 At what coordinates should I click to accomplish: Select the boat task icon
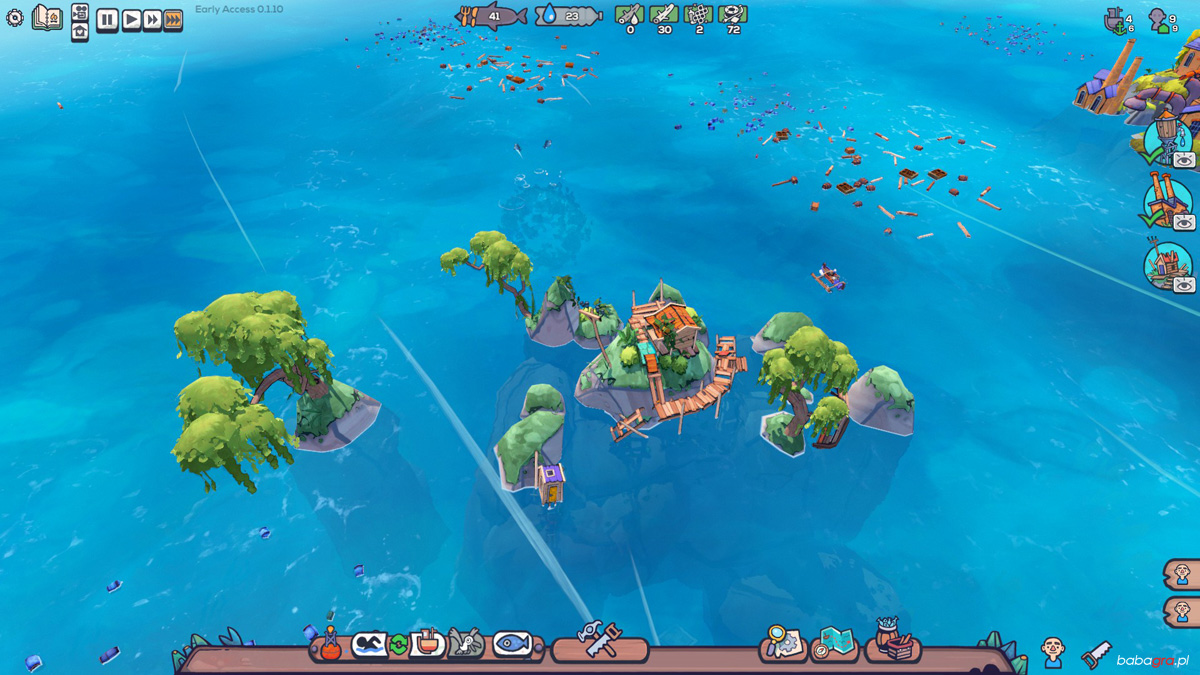click(427, 643)
